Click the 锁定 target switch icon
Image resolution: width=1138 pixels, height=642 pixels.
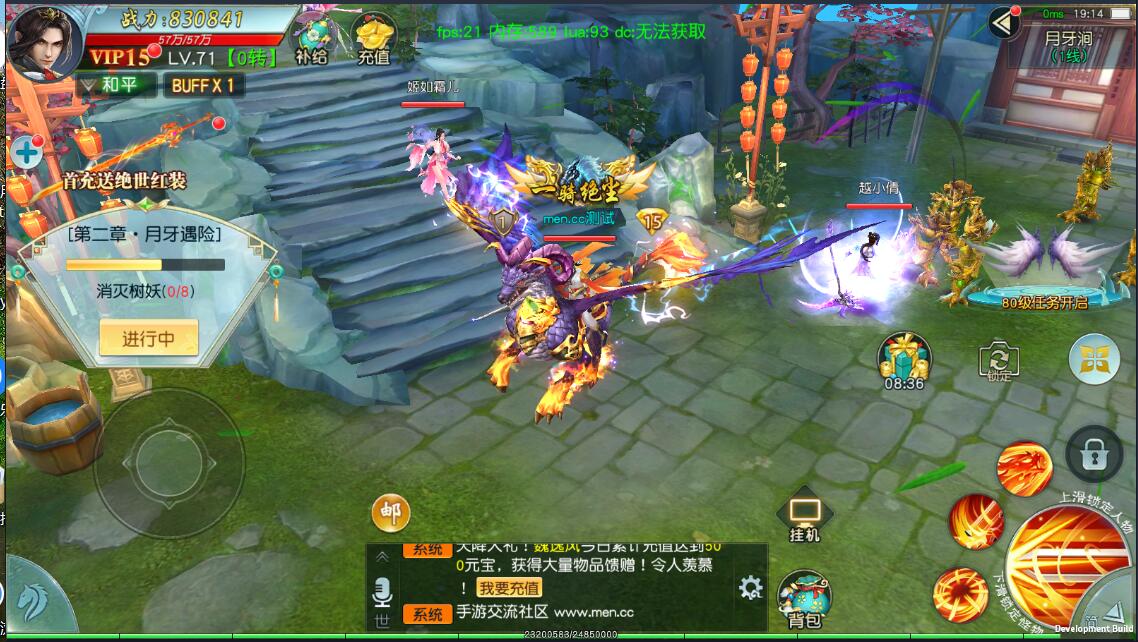(997, 361)
